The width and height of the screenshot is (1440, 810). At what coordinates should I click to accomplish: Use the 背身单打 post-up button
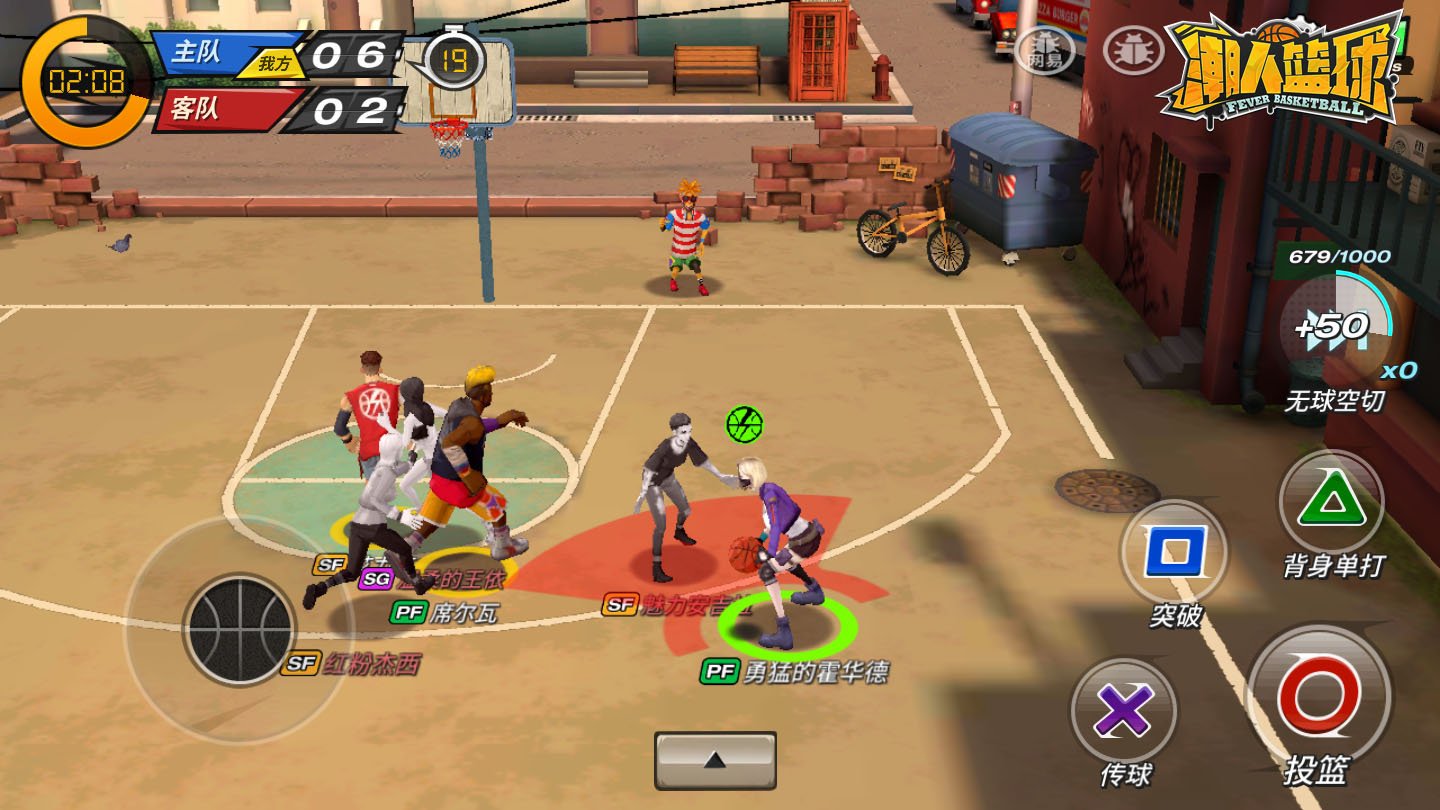click(1331, 502)
